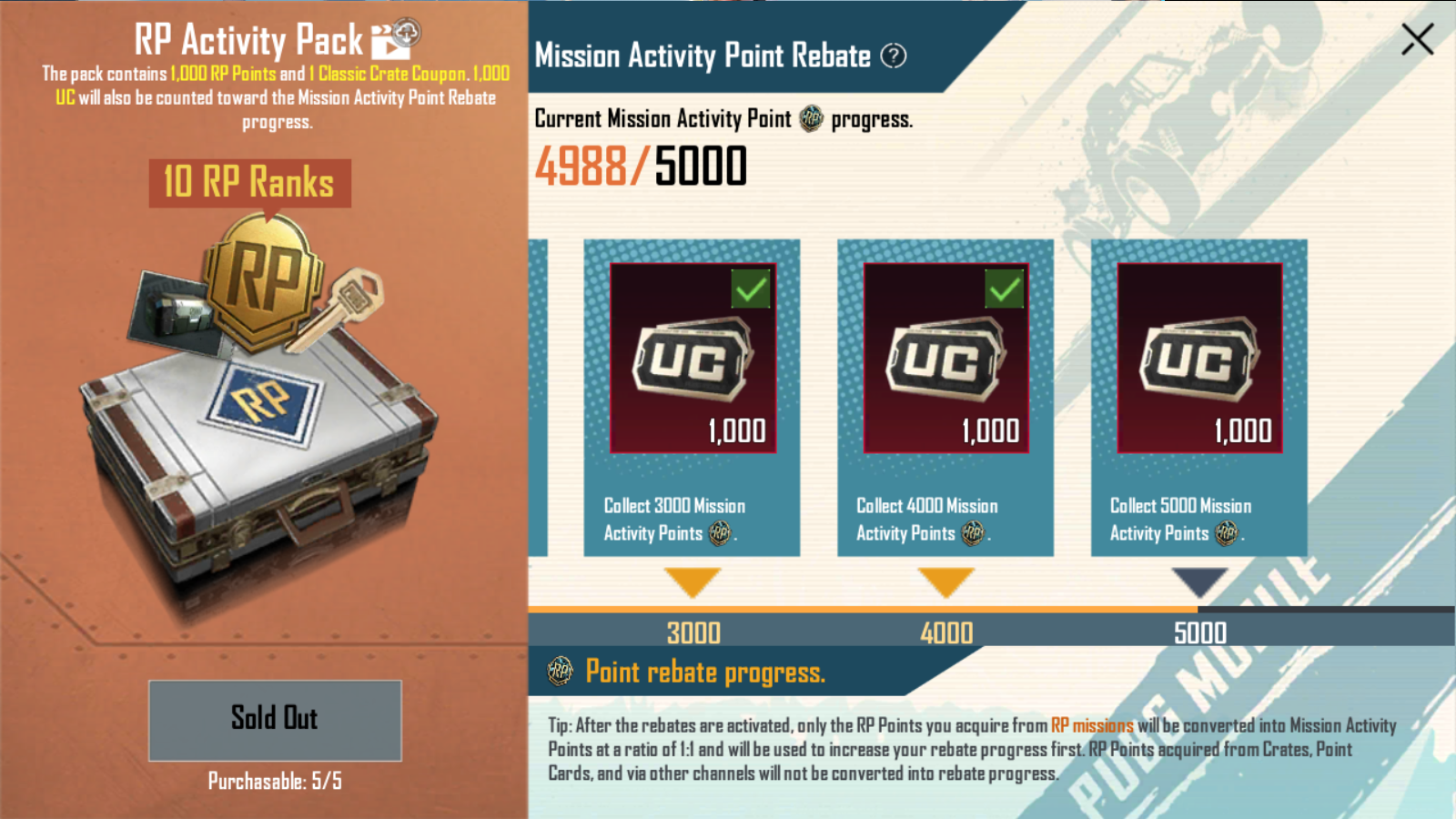The height and width of the screenshot is (819, 1456).
Task: Open the Mission Activity Point Rebate help icon
Action: click(x=895, y=57)
